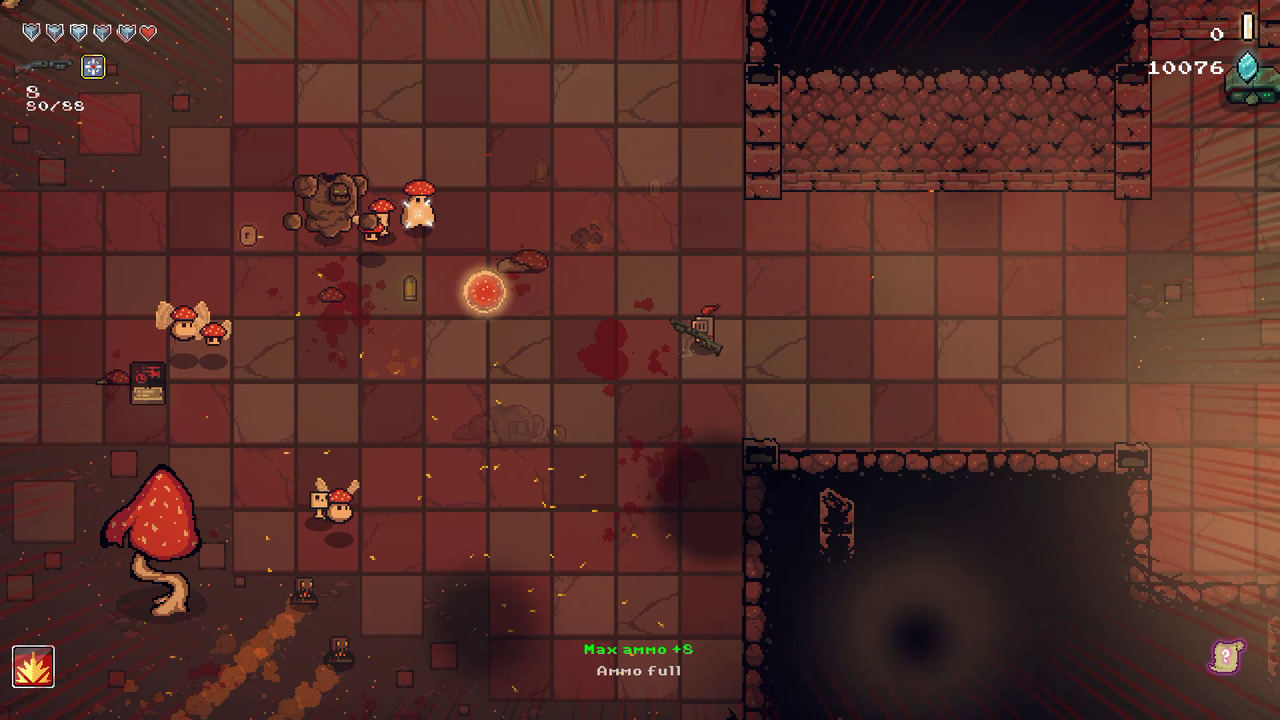The height and width of the screenshot is (720, 1280).
Task: Expand the signpost with red marking
Action: tap(147, 381)
